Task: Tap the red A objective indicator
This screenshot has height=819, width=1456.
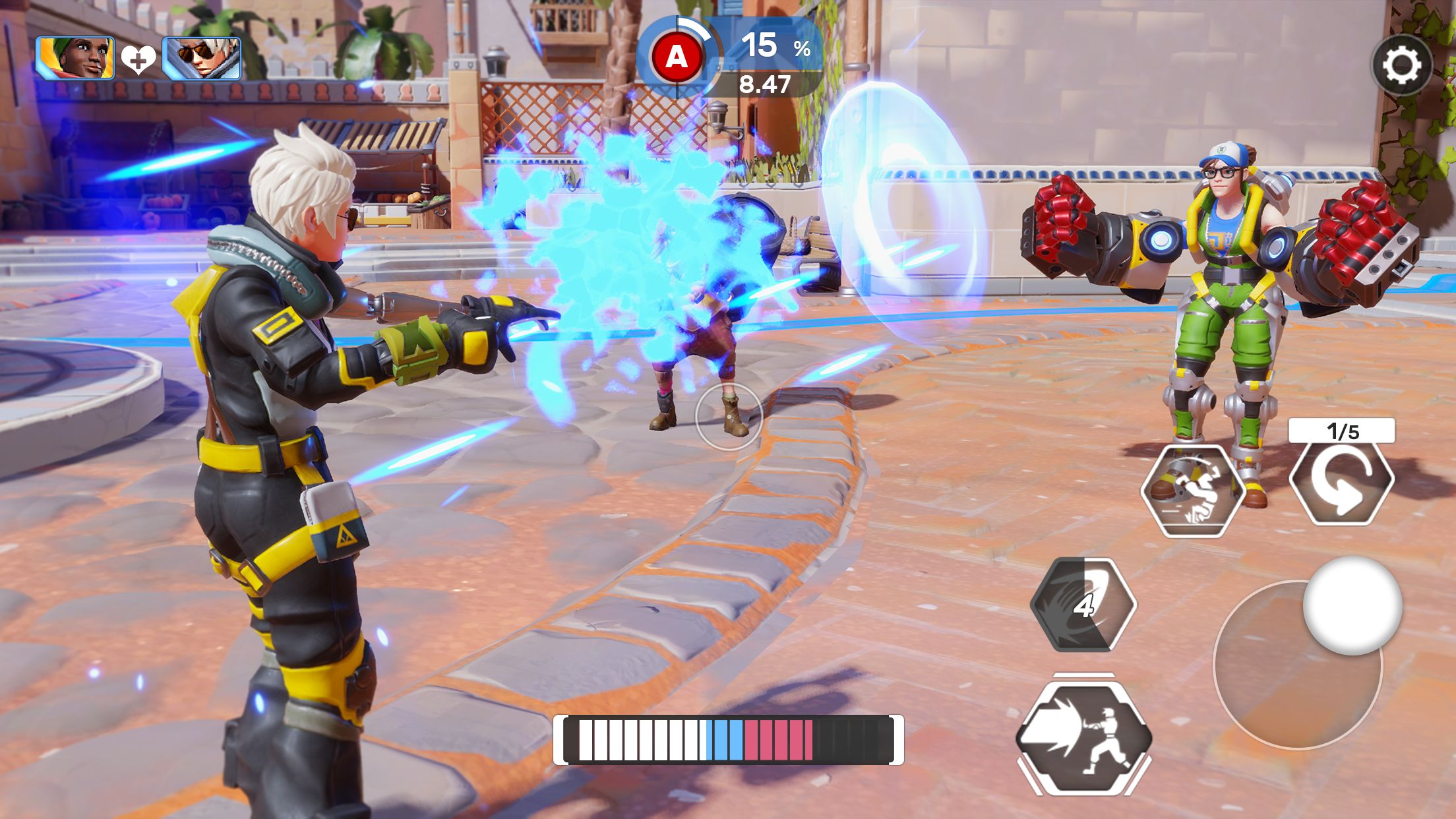Action: pos(677,58)
